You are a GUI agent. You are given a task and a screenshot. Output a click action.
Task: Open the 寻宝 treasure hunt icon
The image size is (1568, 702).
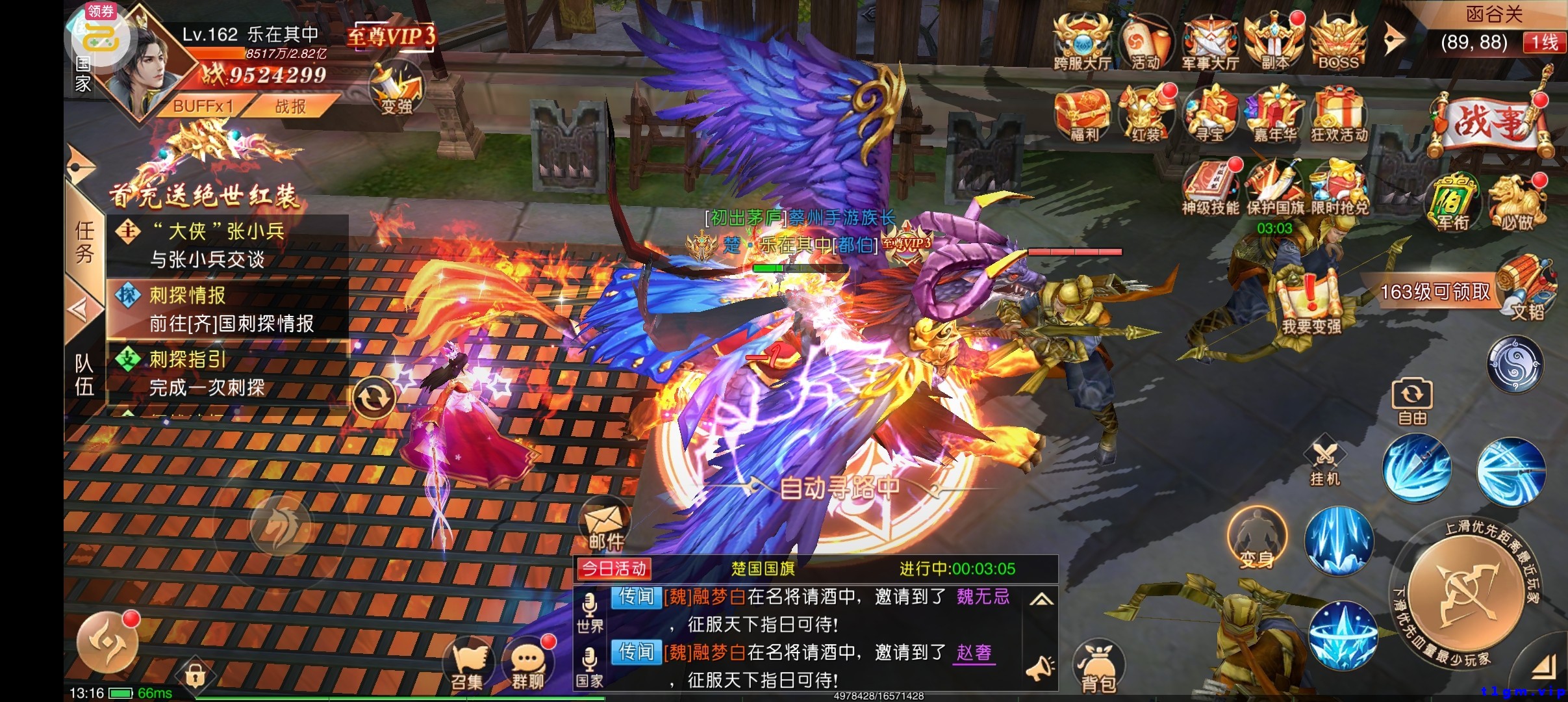coord(1210,114)
